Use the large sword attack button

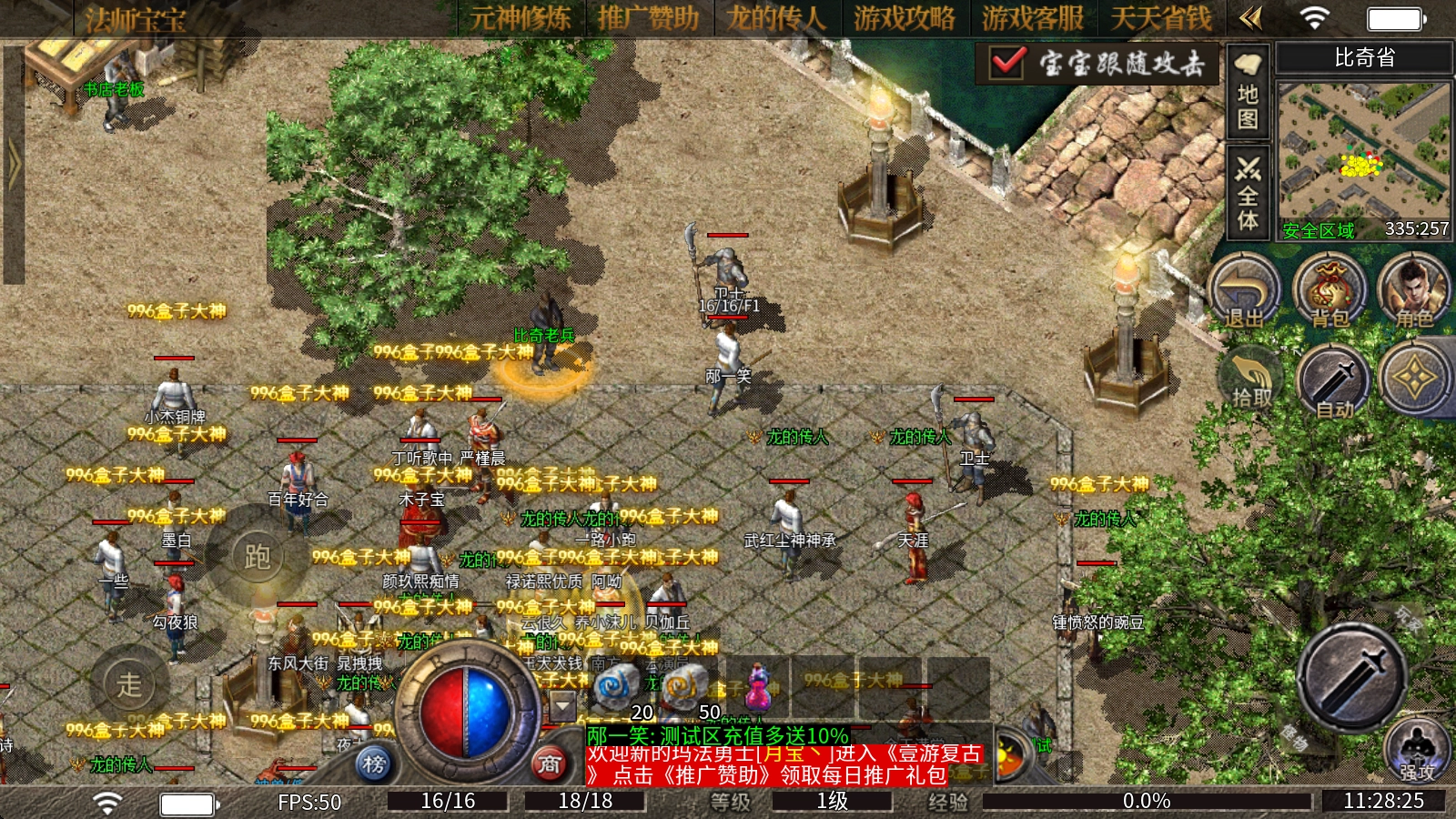1352,676
